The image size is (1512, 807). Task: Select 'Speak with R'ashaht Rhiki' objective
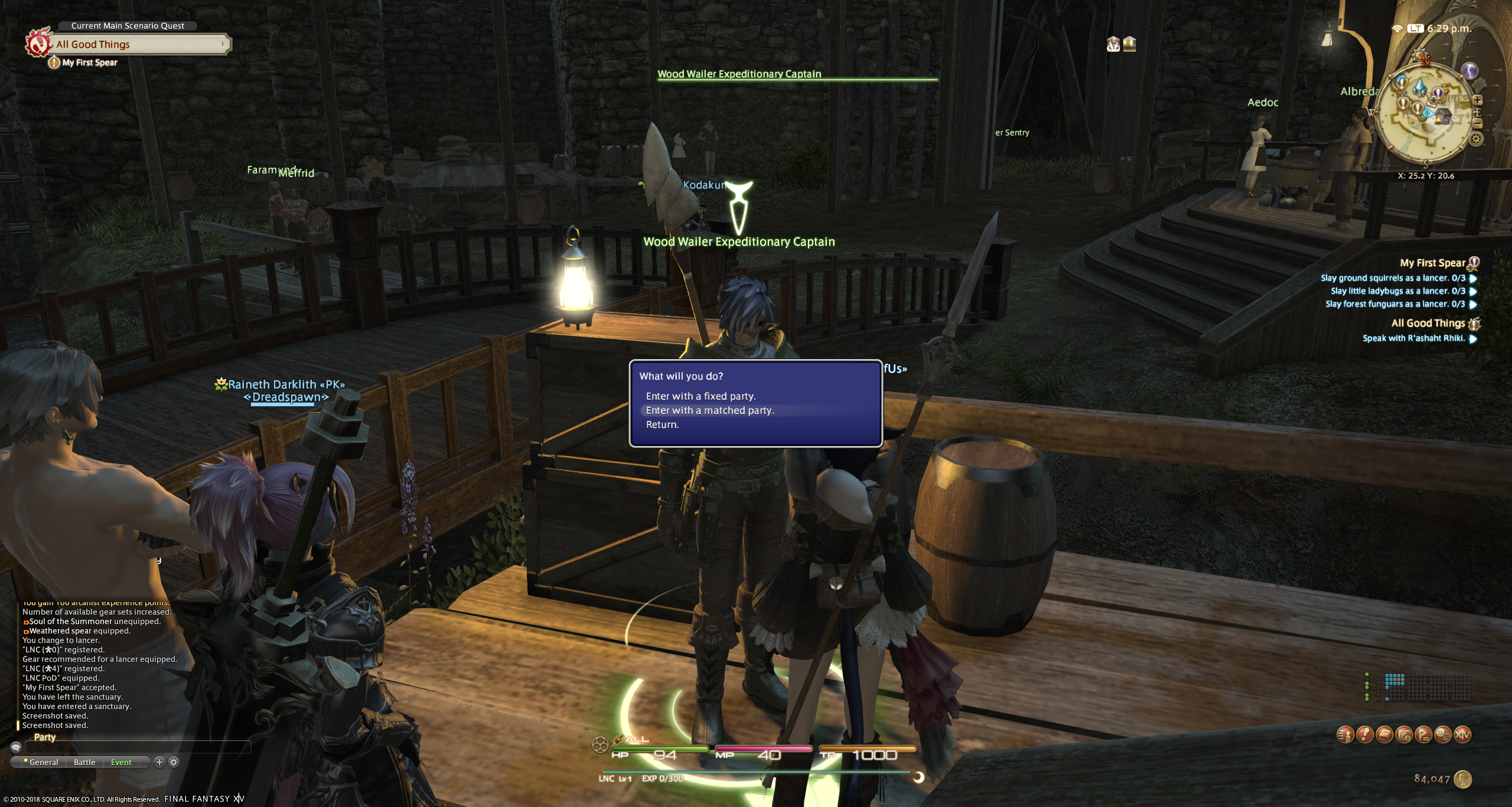click(1413, 338)
